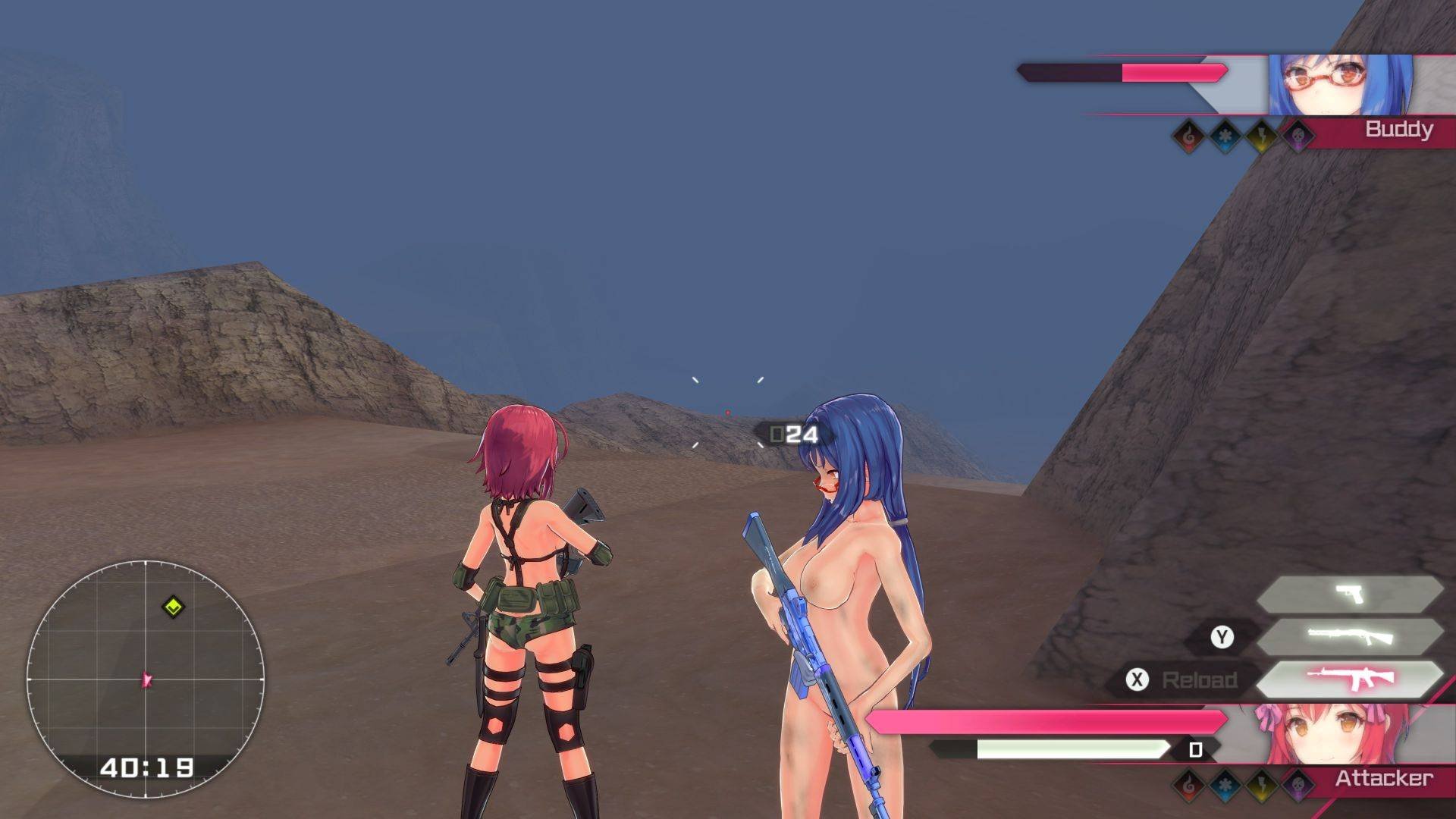Select the pistol weapon slot

point(1349,592)
